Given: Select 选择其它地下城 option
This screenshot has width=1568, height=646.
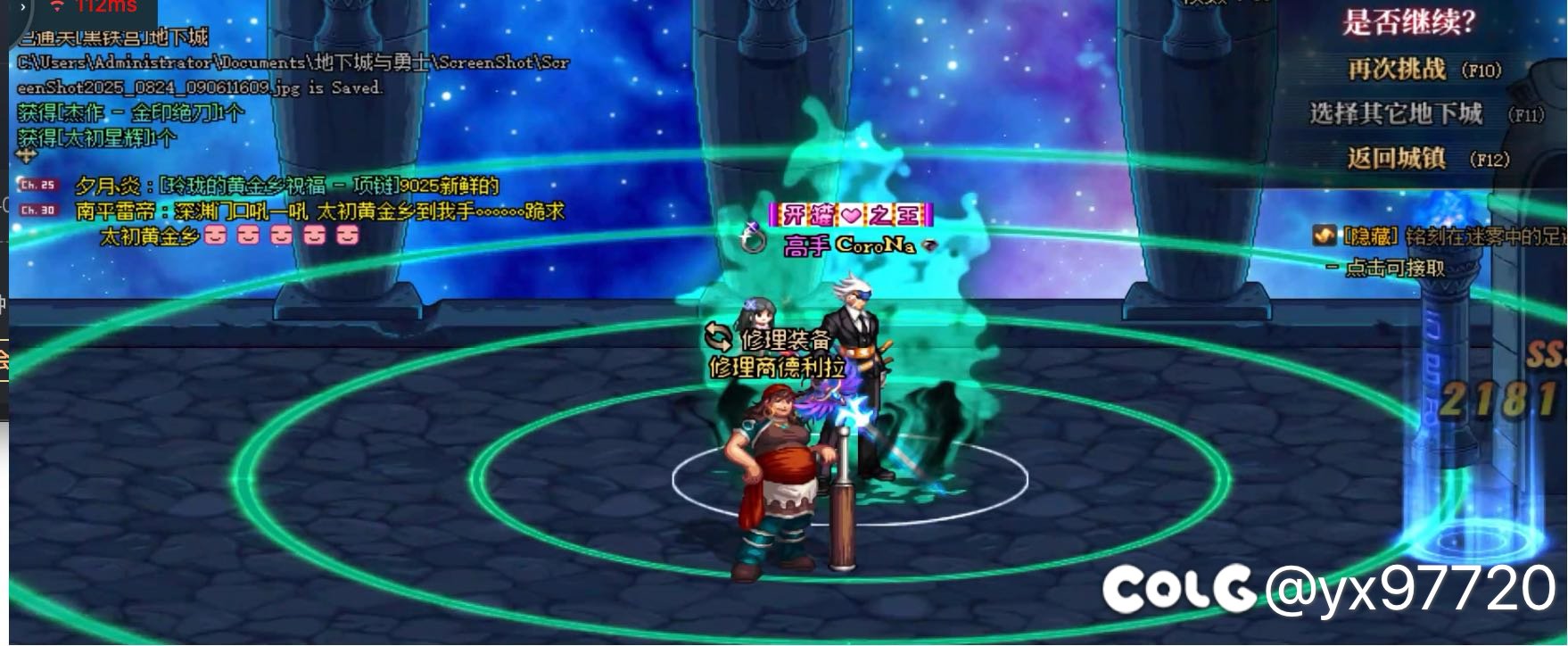Looking at the screenshot, I should pyautogui.click(x=1396, y=113).
